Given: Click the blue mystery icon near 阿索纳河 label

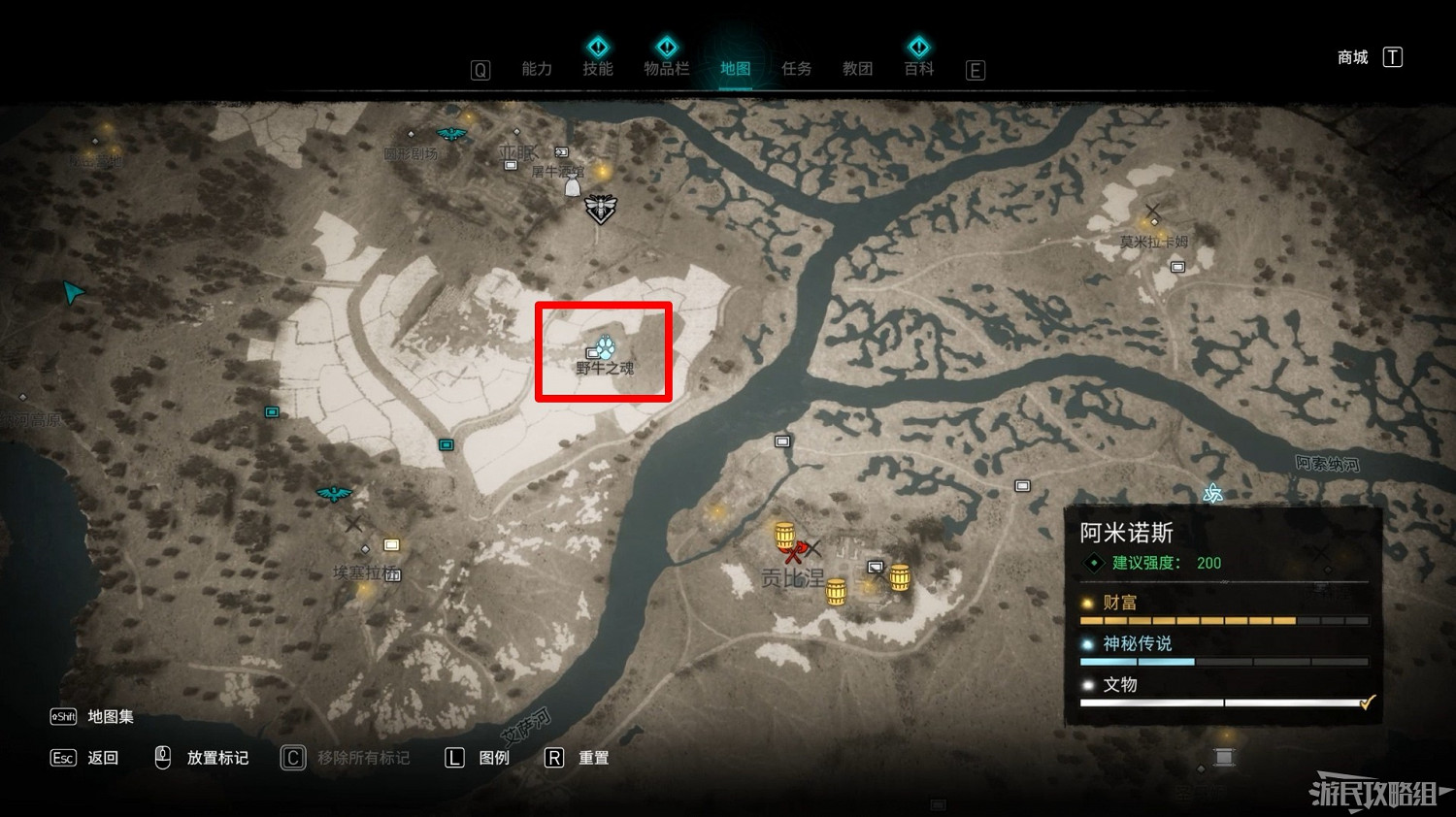Looking at the screenshot, I should (x=1211, y=495).
